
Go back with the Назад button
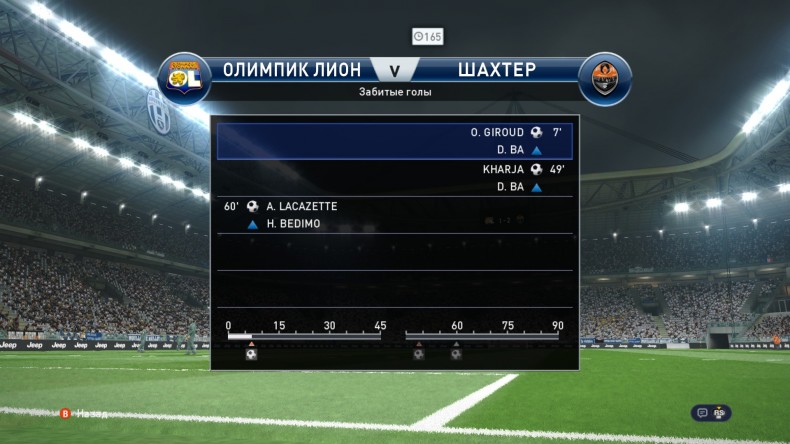point(86,412)
